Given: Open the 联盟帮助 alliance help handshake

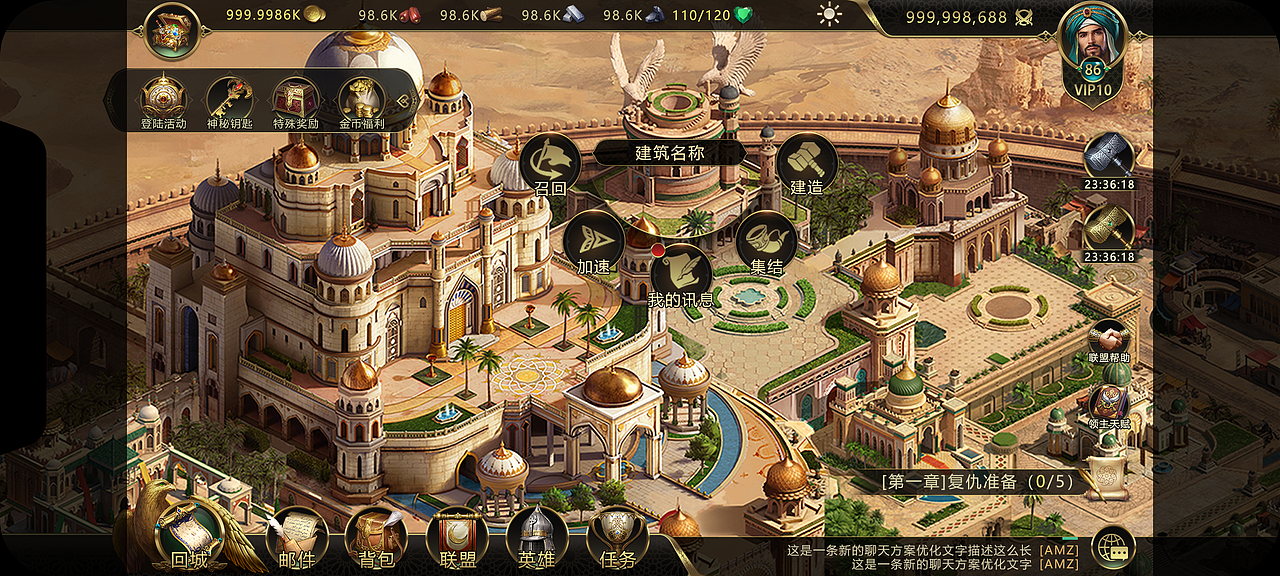Looking at the screenshot, I should pyautogui.click(x=1109, y=340).
